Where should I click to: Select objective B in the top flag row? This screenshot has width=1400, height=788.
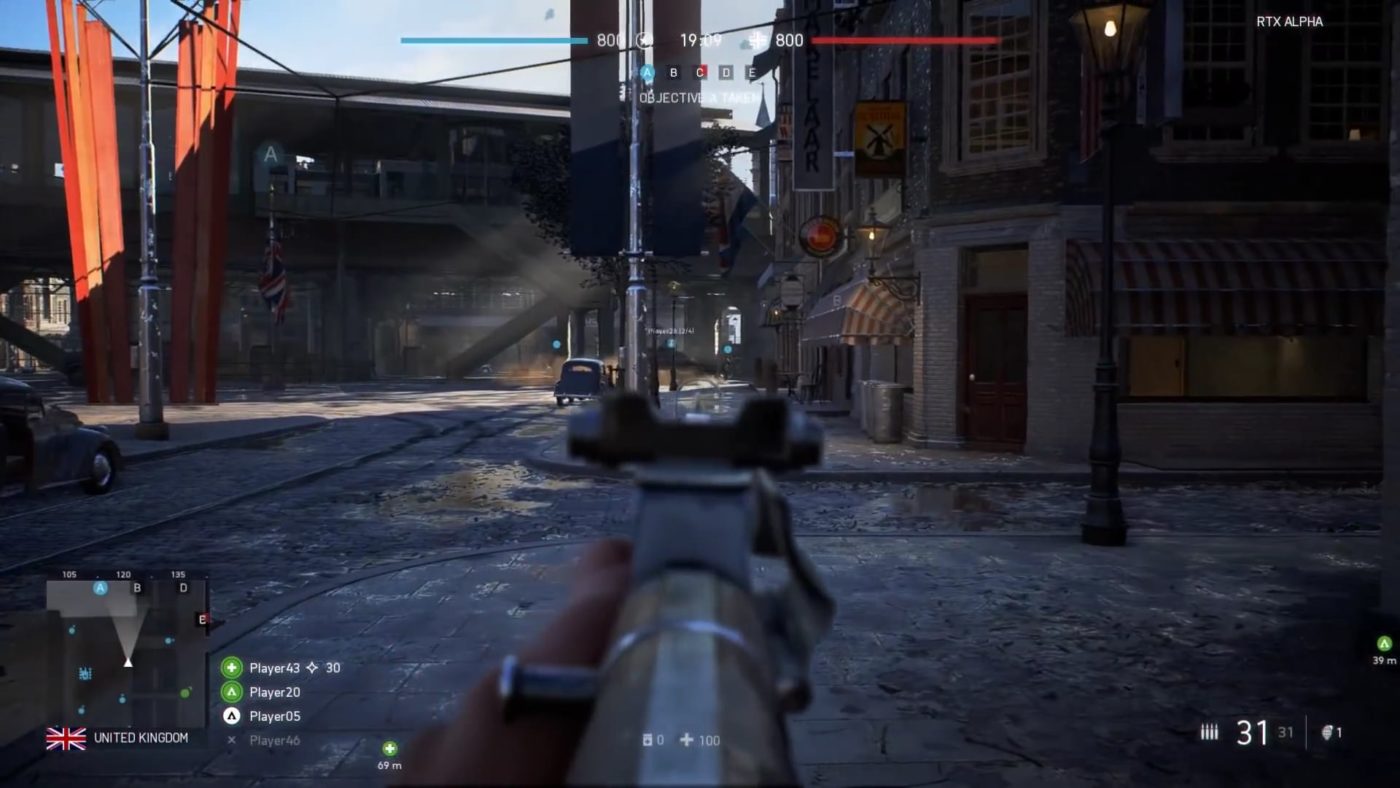pos(673,72)
